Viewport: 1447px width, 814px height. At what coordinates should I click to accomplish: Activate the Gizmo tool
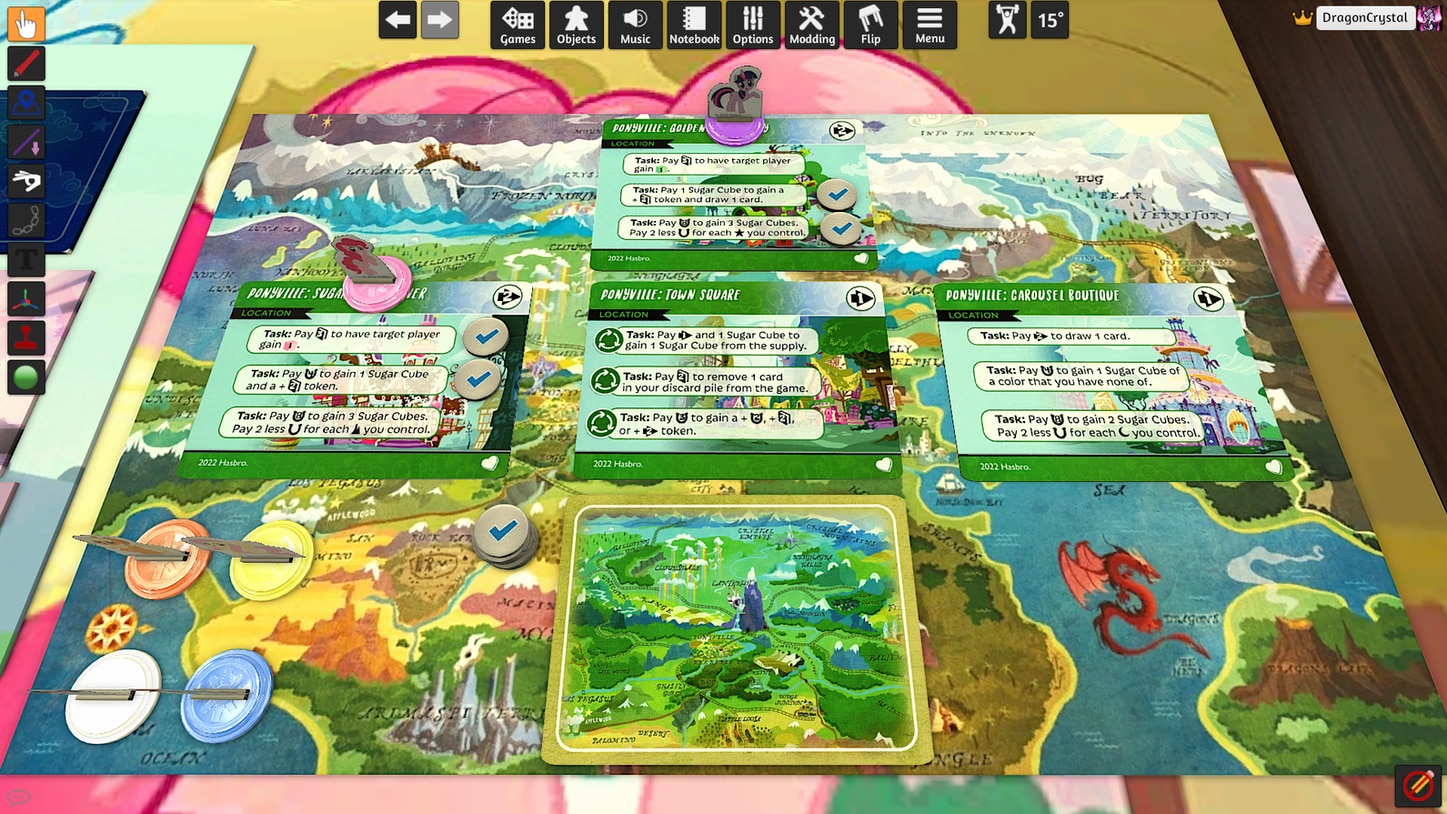pyautogui.click(x=26, y=298)
